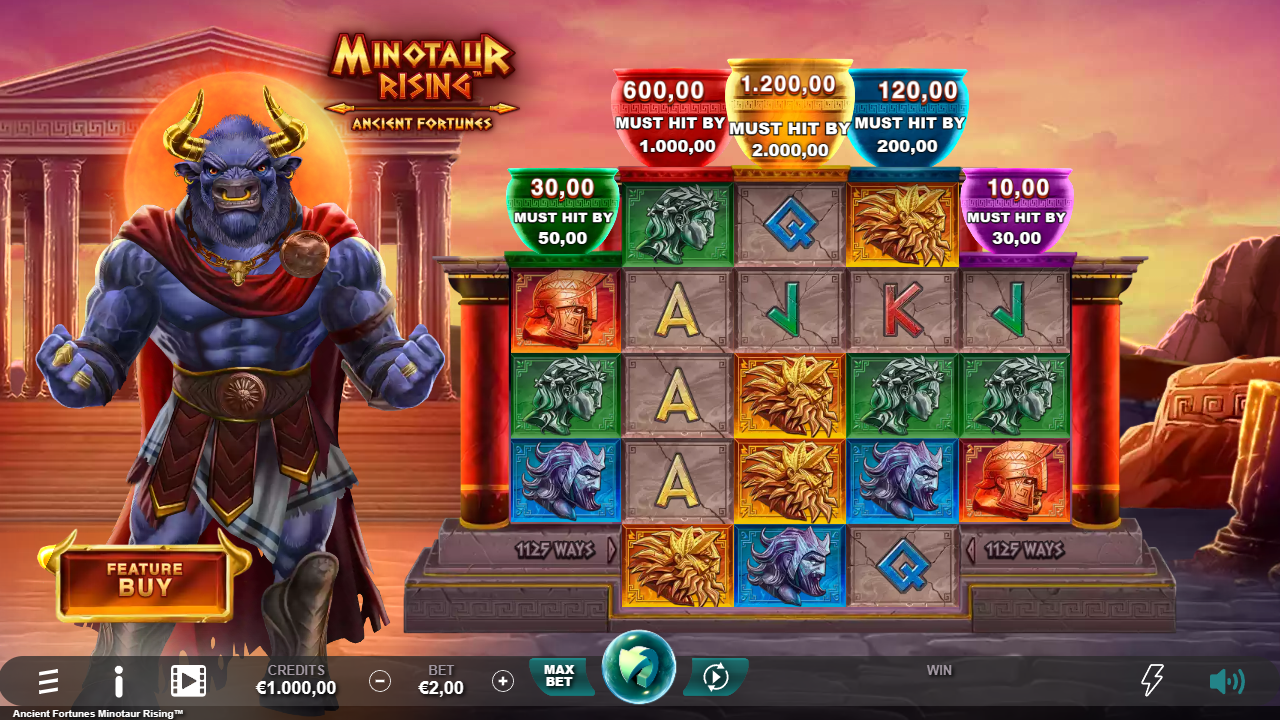Increase the bet with plus button
The image size is (1280, 720).
[x=503, y=681]
